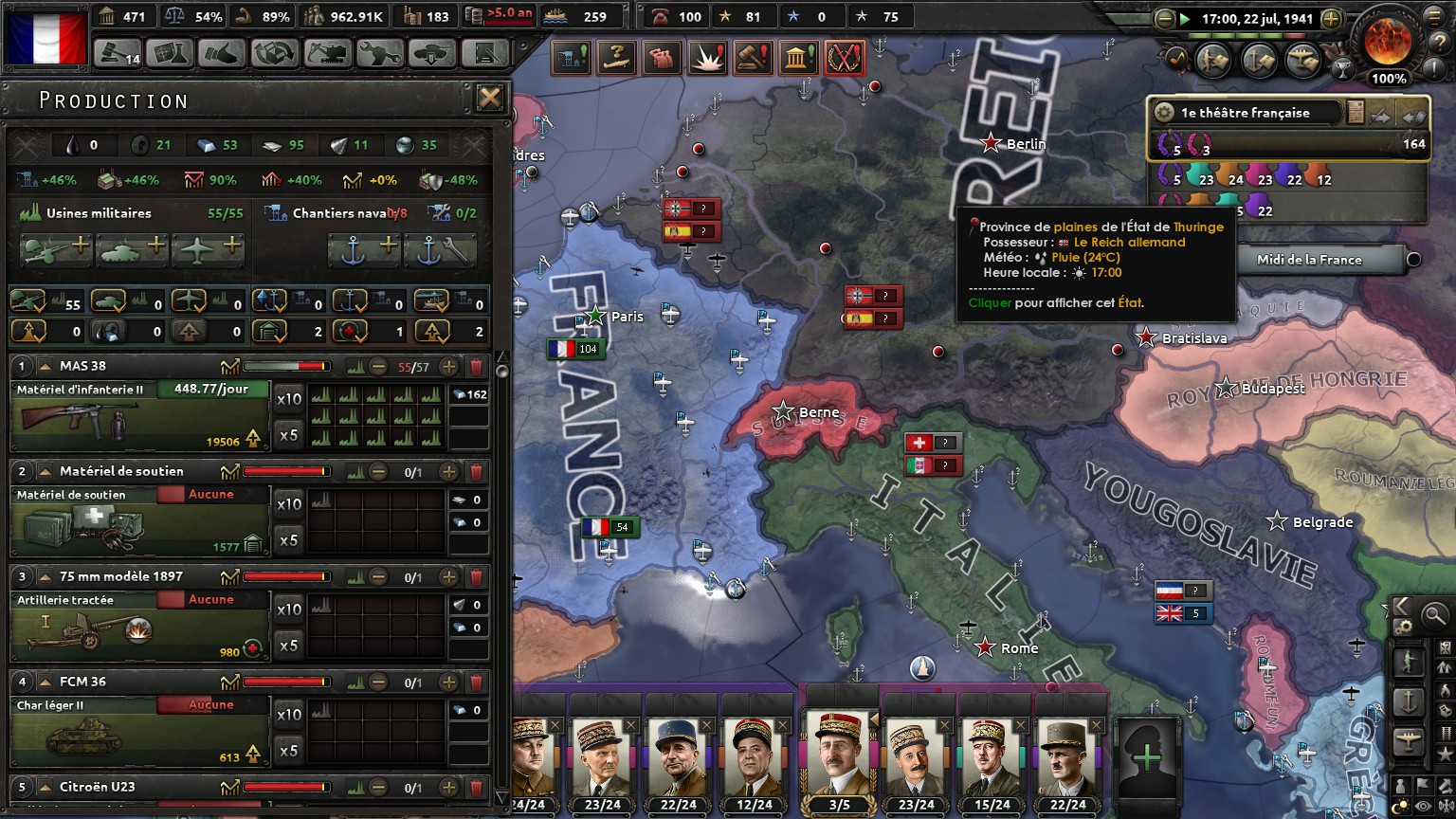The image size is (1456, 819).
Task: Select the Midi de la France region button
Action: click(1309, 260)
